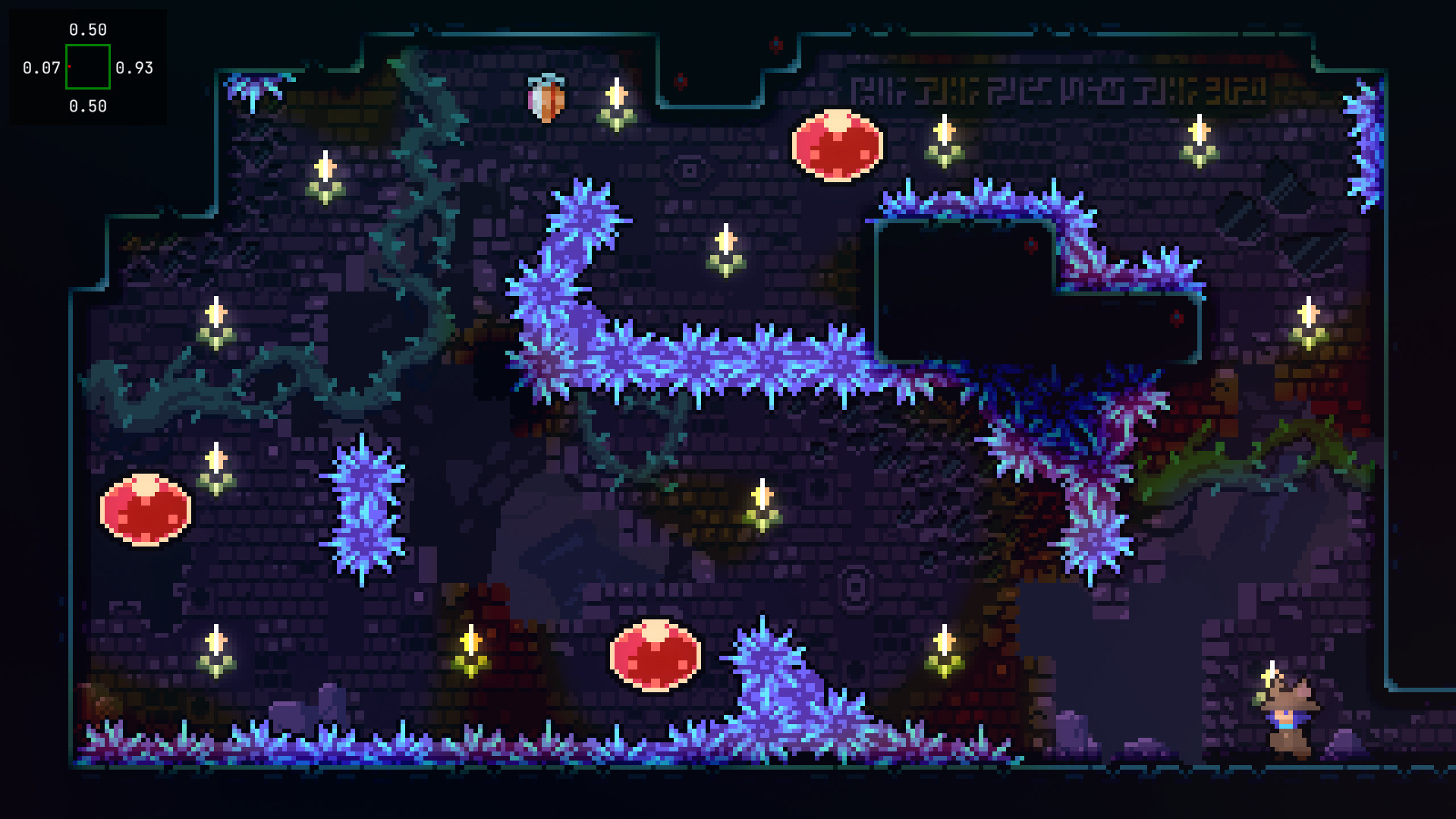Click the glowing light beside the potion bottle

click(615, 102)
